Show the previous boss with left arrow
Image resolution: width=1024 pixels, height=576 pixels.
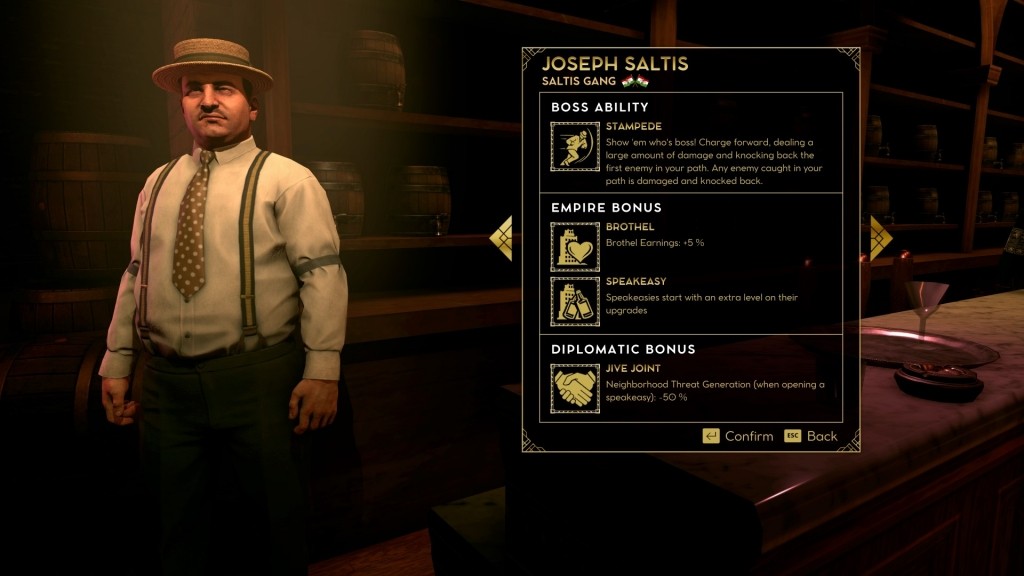pos(501,239)
